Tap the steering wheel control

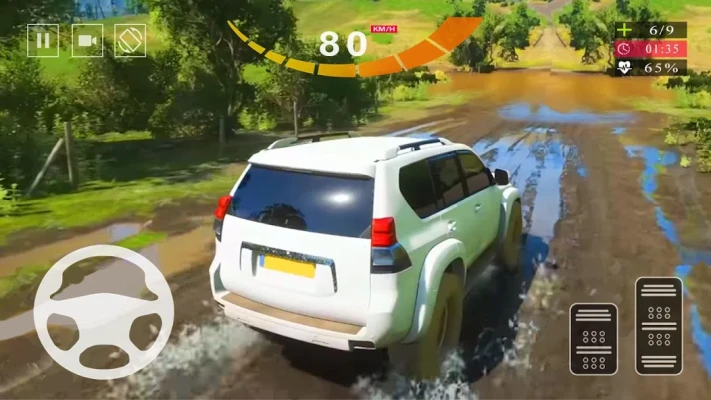click(103, 312)
